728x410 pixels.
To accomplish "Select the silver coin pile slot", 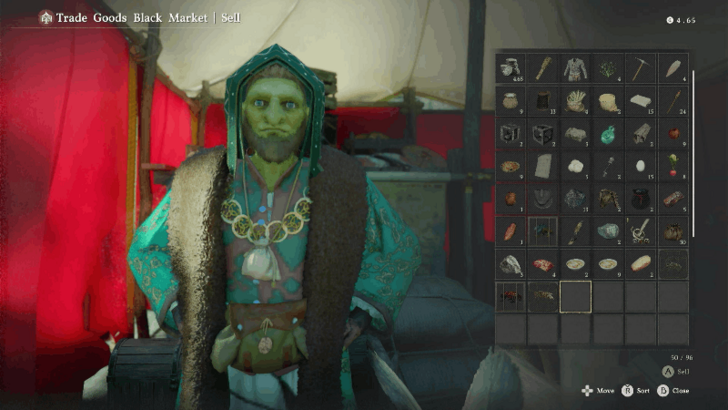I will pyautogui.click(x=510, y=68).
